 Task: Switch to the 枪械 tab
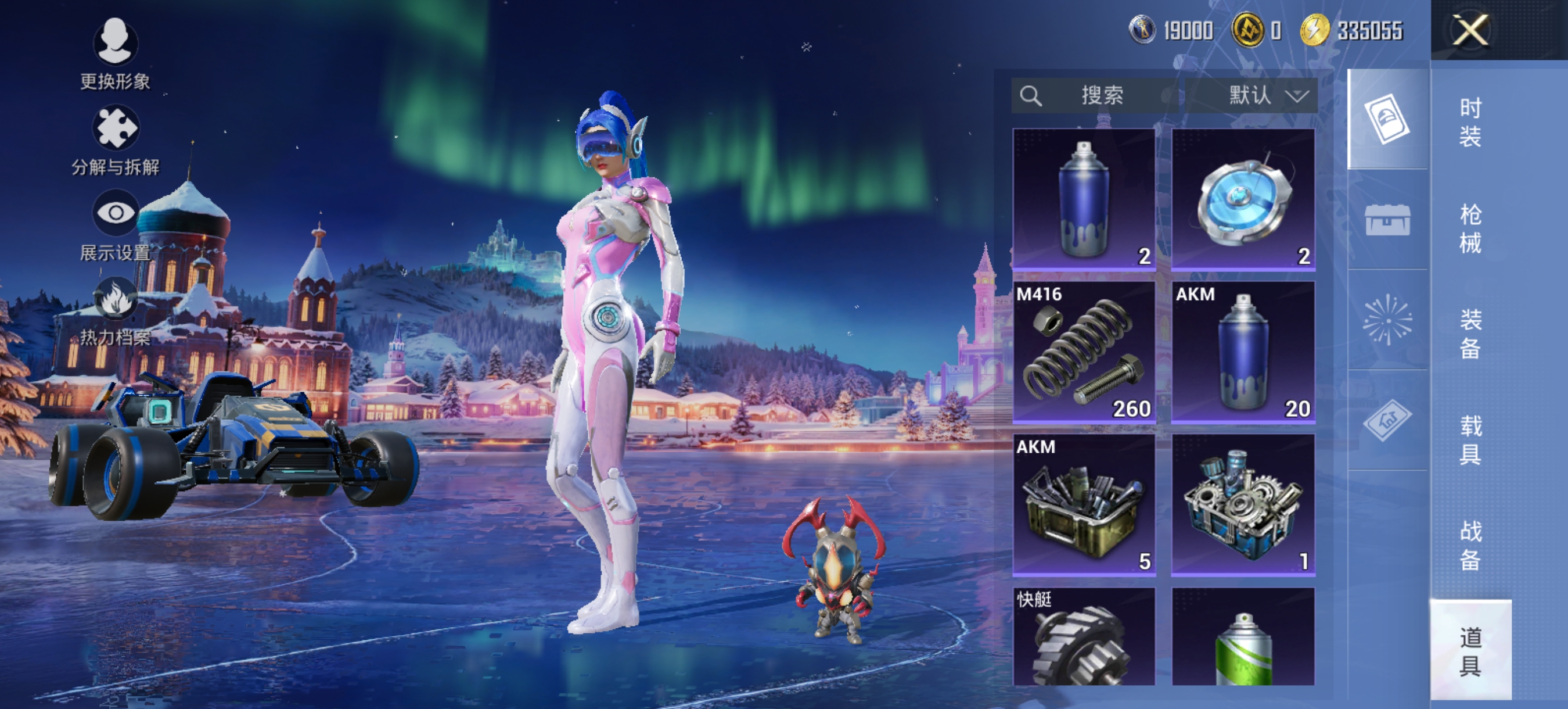click(1470, 228)
